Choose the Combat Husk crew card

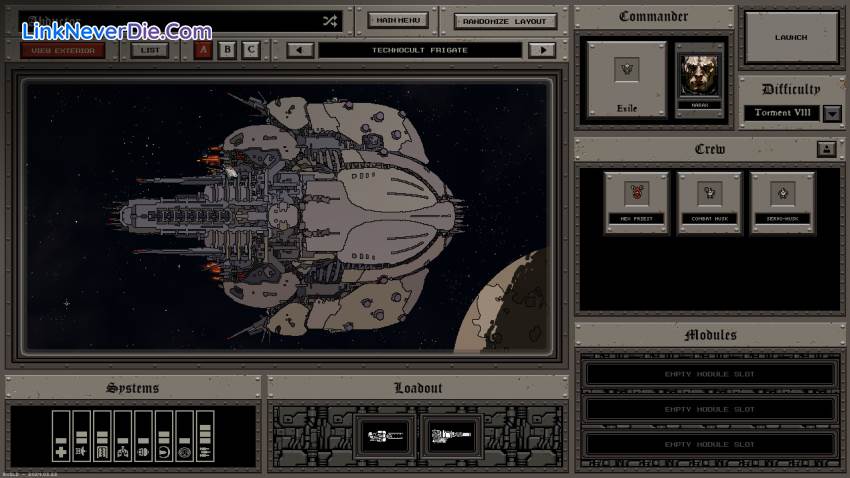pyautogui.click(x=709, y=200)
